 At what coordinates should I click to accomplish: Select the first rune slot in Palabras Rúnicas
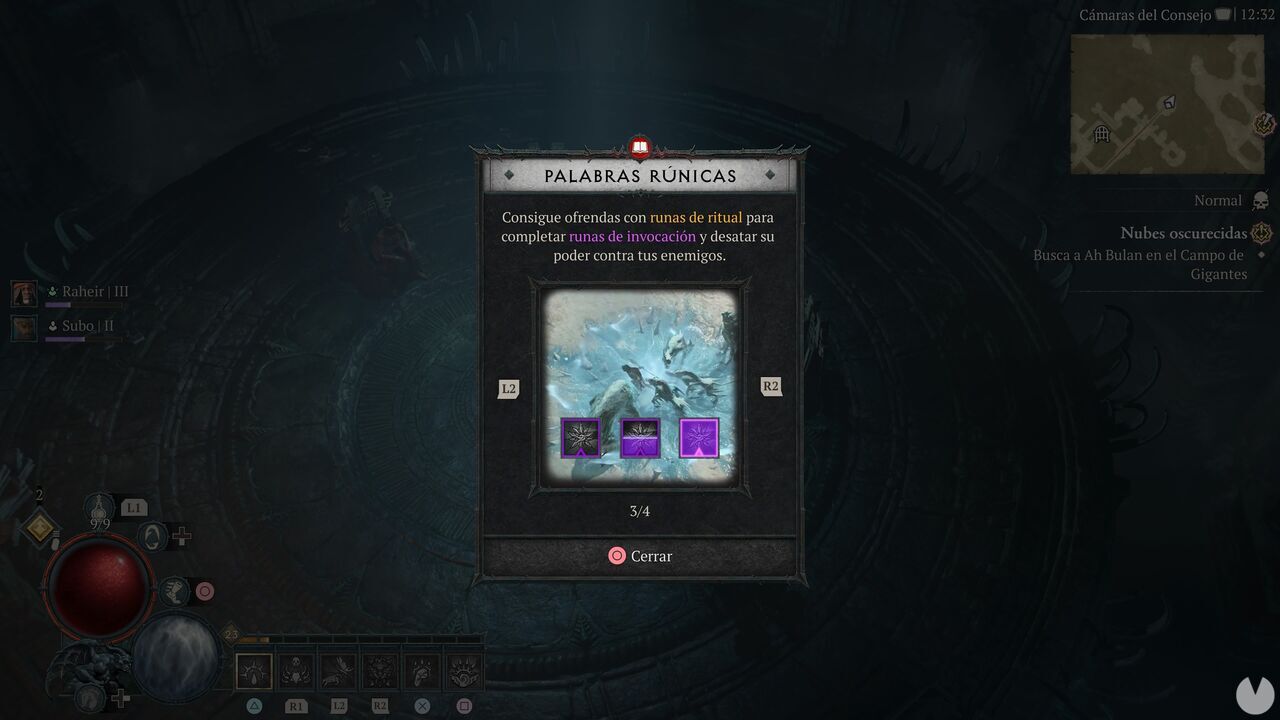click(x=580, y=436)
